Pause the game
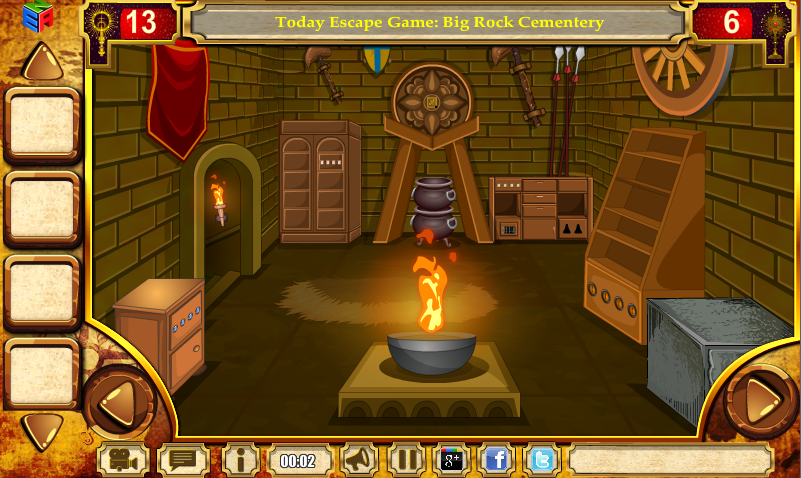This screenshot has height=478, width=801. [x=406, y=460]
